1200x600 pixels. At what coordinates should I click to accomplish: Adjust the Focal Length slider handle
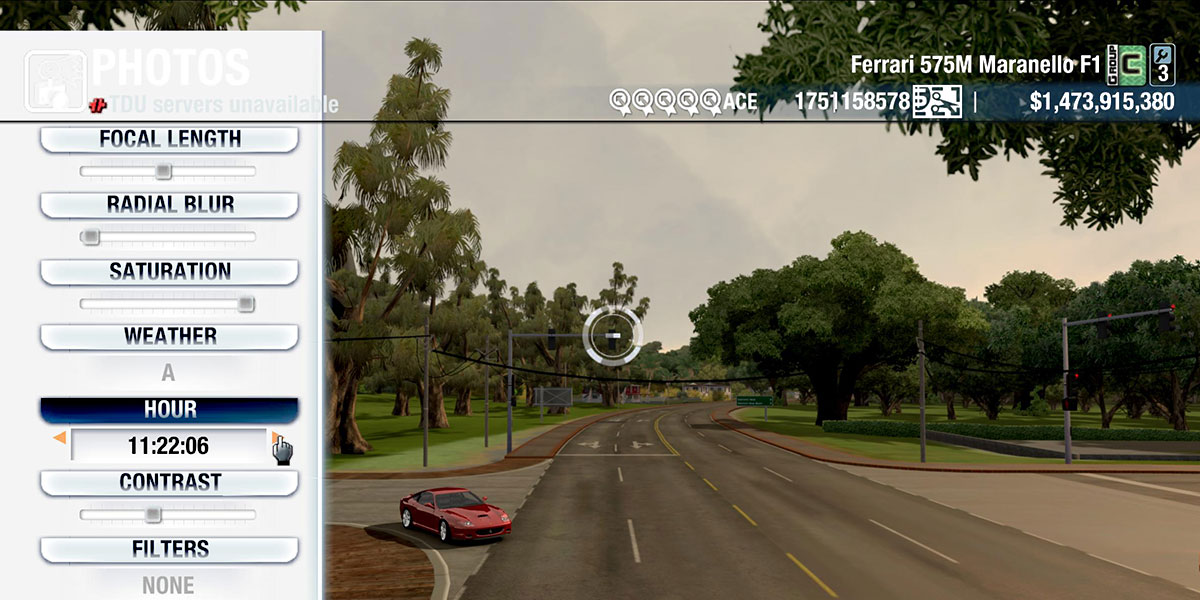[x=163, y=171]
